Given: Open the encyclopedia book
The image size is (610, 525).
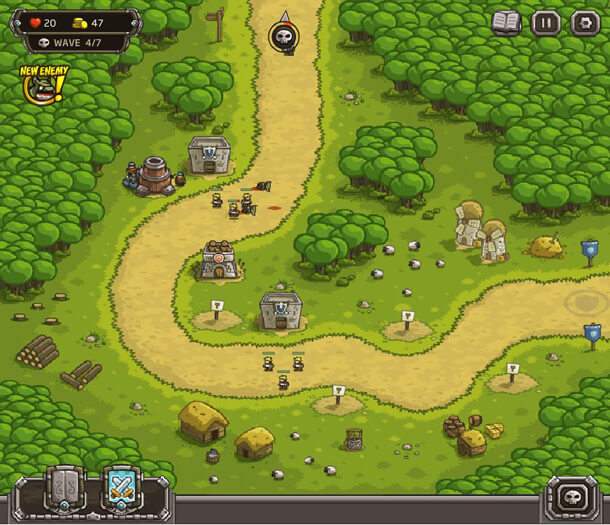Looking at the screenshot, I should (x=506, y=22).
